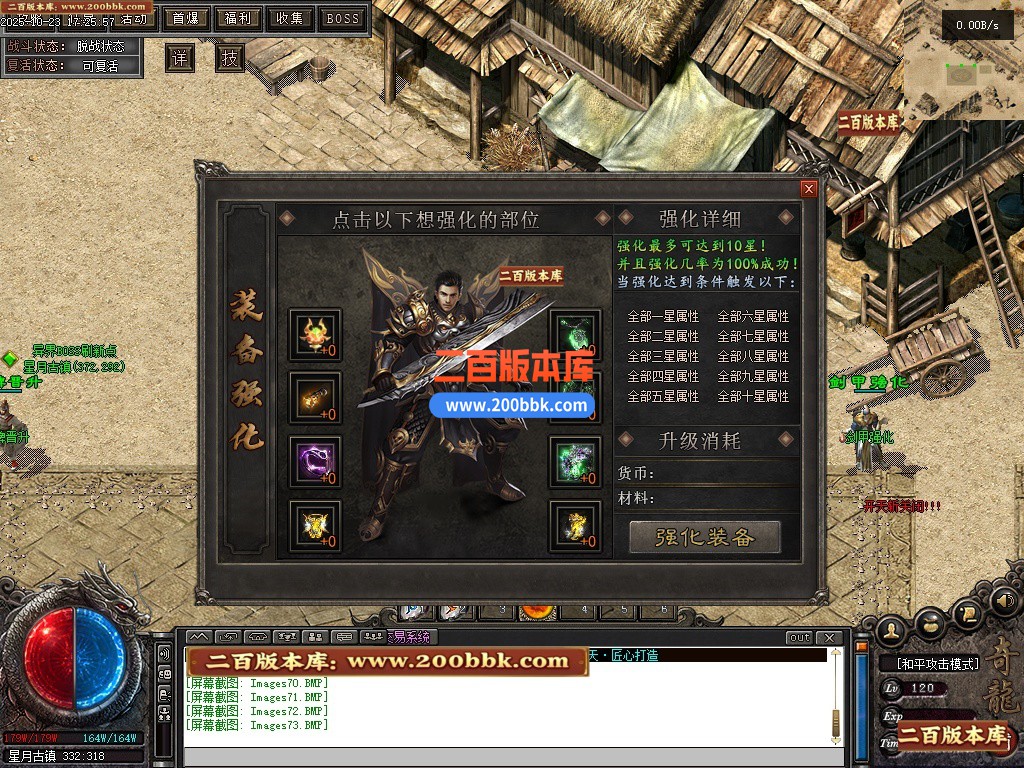Open the BOSS menu
Image resolution: width=1024 pixels, height=768 pixels.
[343, 18]
